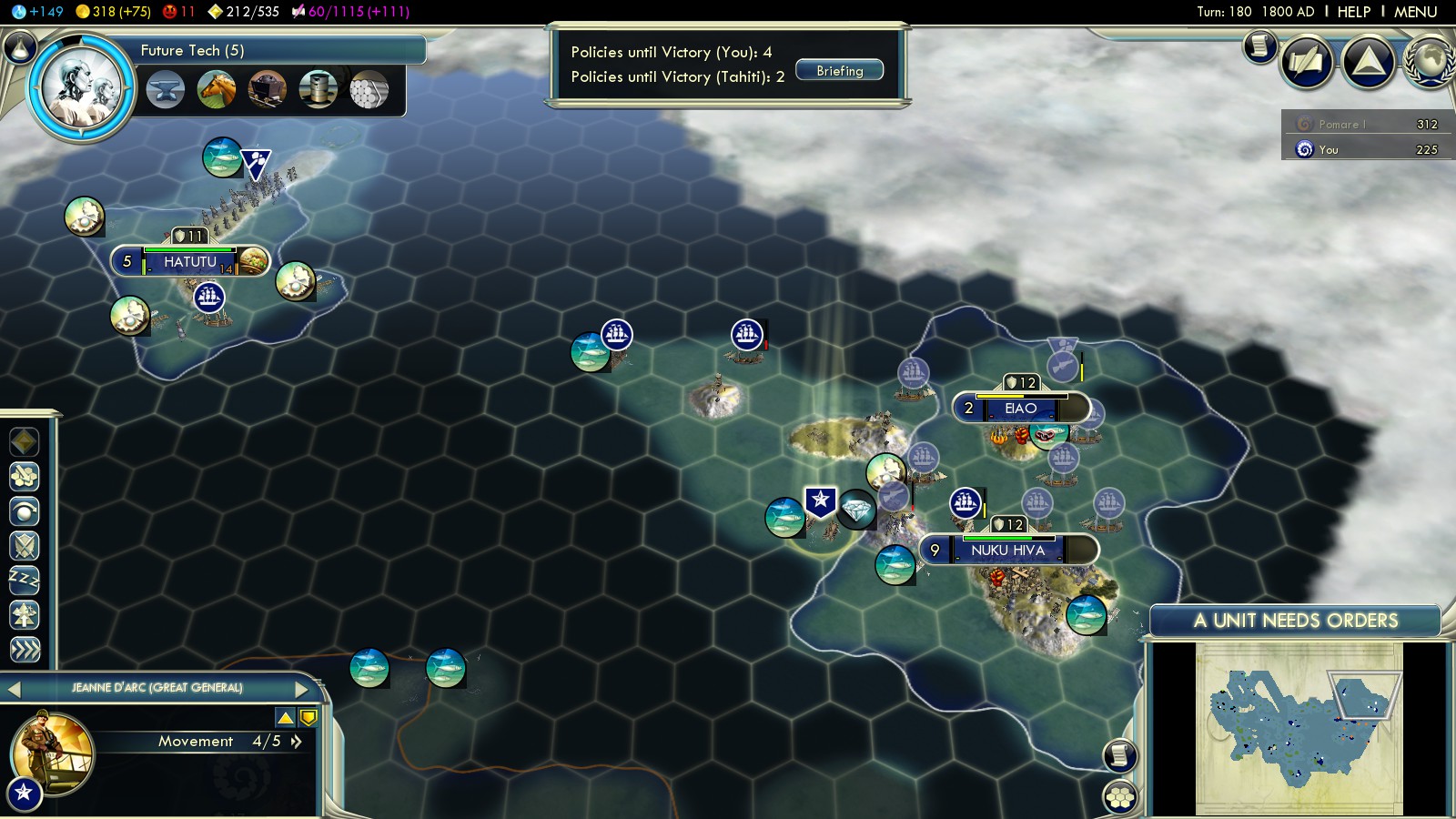Click the Great General unit portrait
The width and height of the screenshot is (1456, 819).
(x=53, y=752)
